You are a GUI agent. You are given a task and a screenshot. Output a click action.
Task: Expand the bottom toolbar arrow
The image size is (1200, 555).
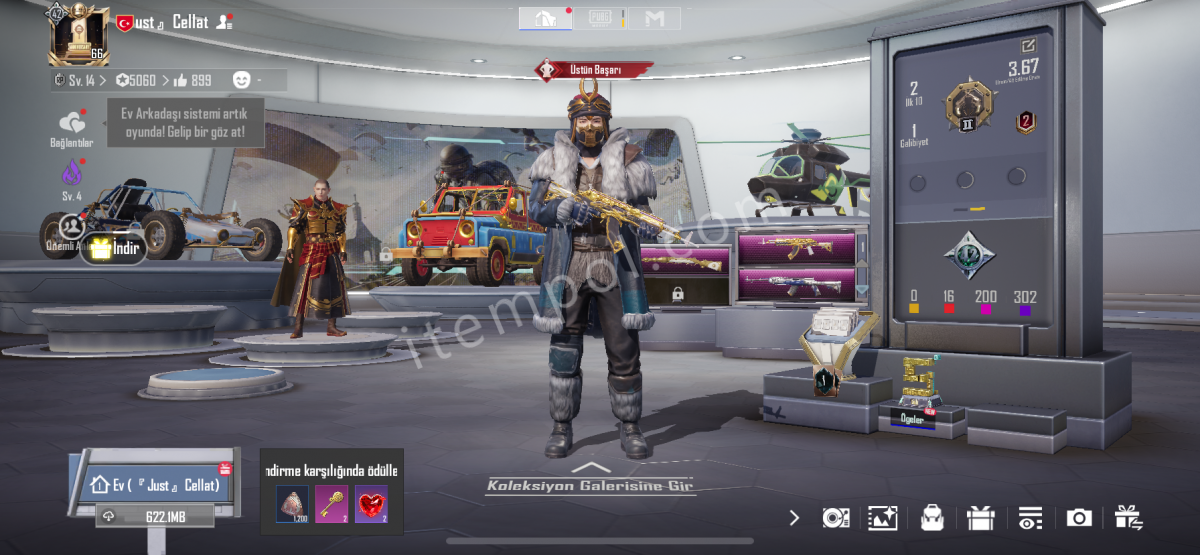(794, 517)
